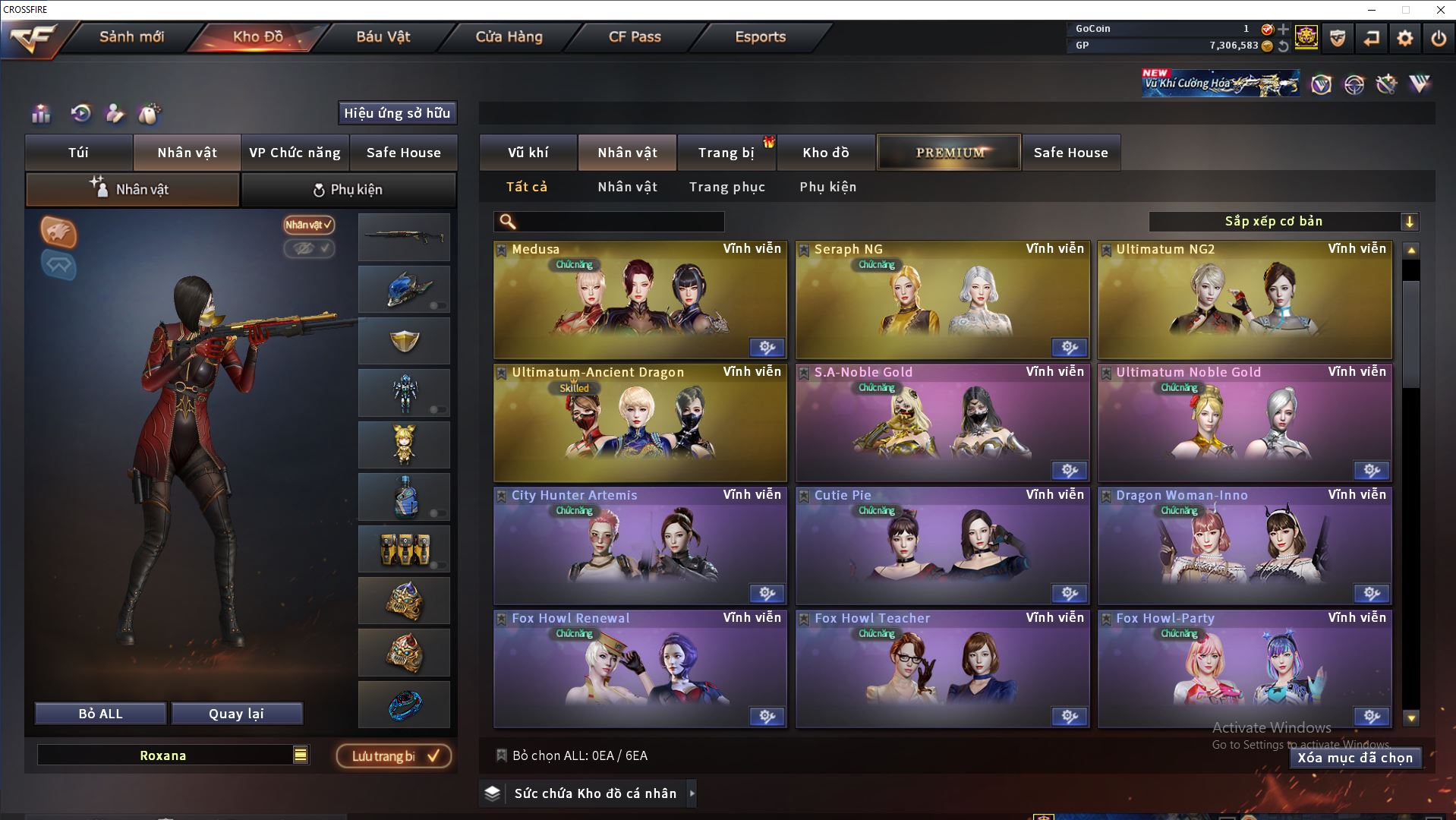Screen dimensions: 1456x820
Task: Click the Quay lại button
Action: coord(236,714)
